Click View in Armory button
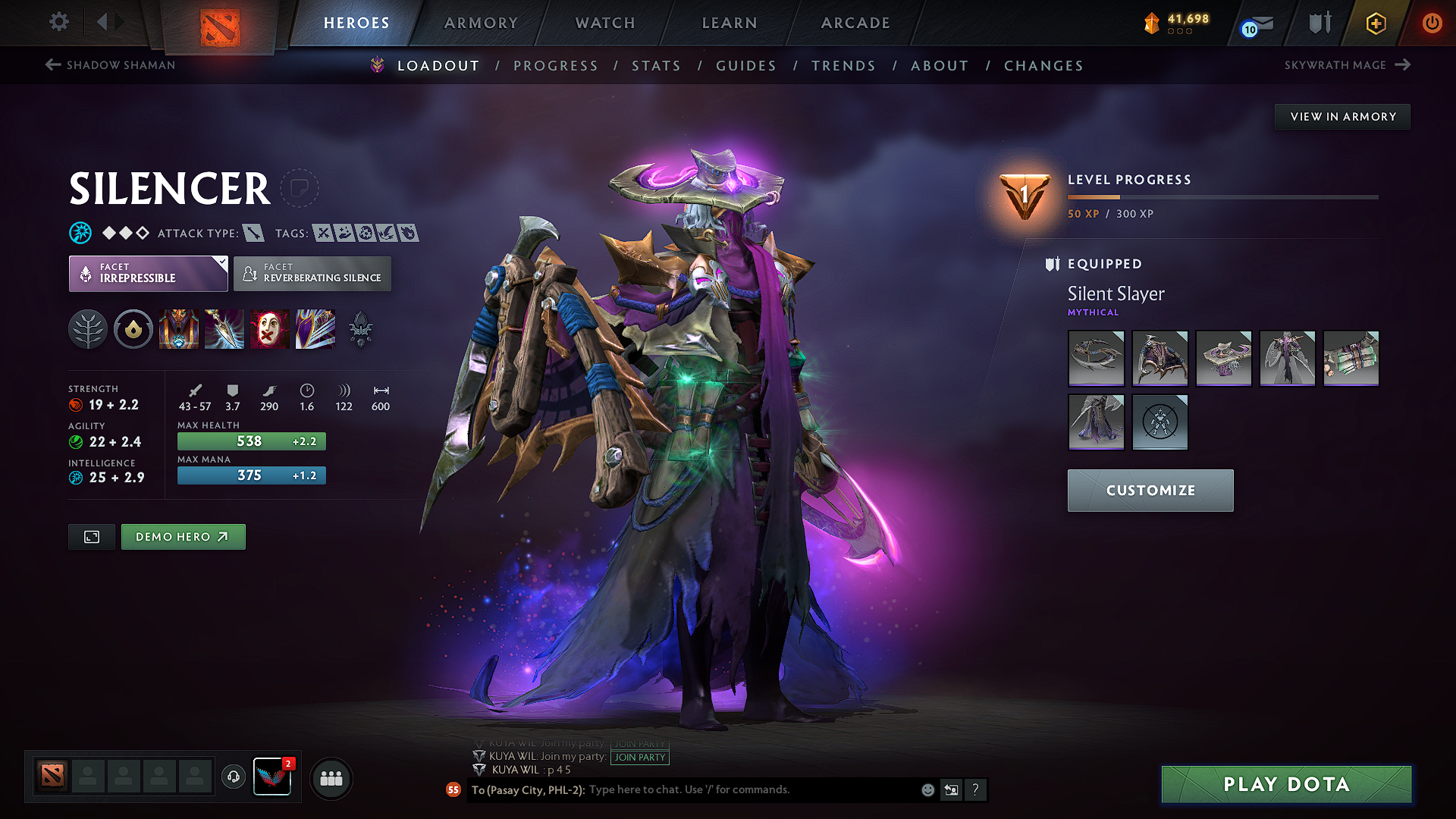Viewport: 1456px width, 819px height. [1342, 117]
